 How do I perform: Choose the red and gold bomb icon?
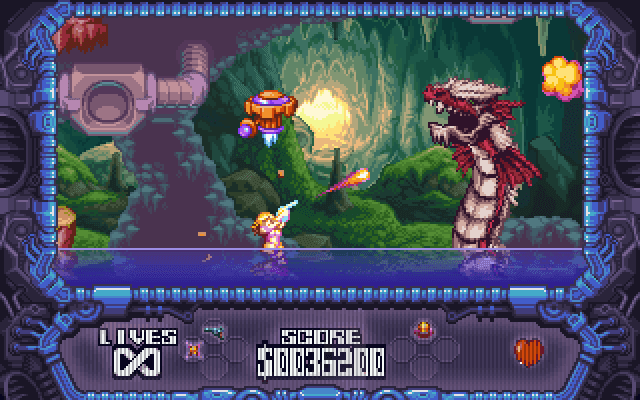(423, 330)
